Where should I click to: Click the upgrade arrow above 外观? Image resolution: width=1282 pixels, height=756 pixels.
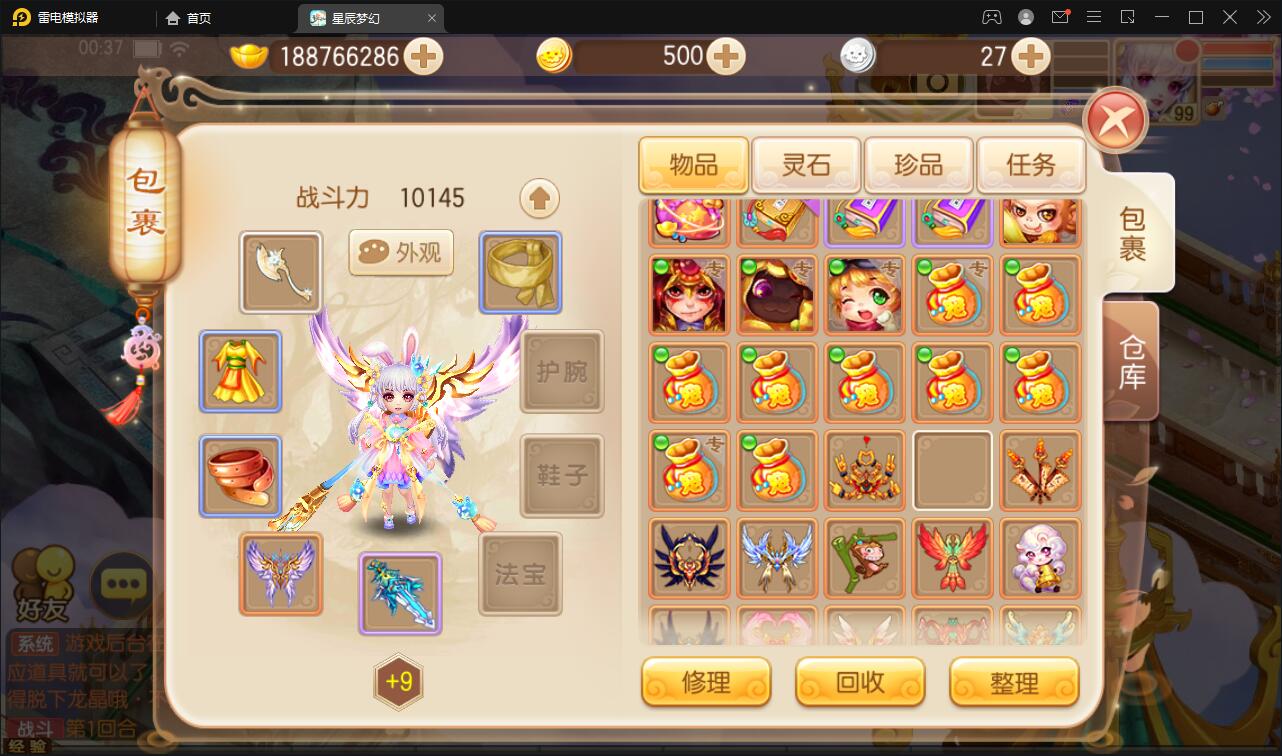coord(539,197)
